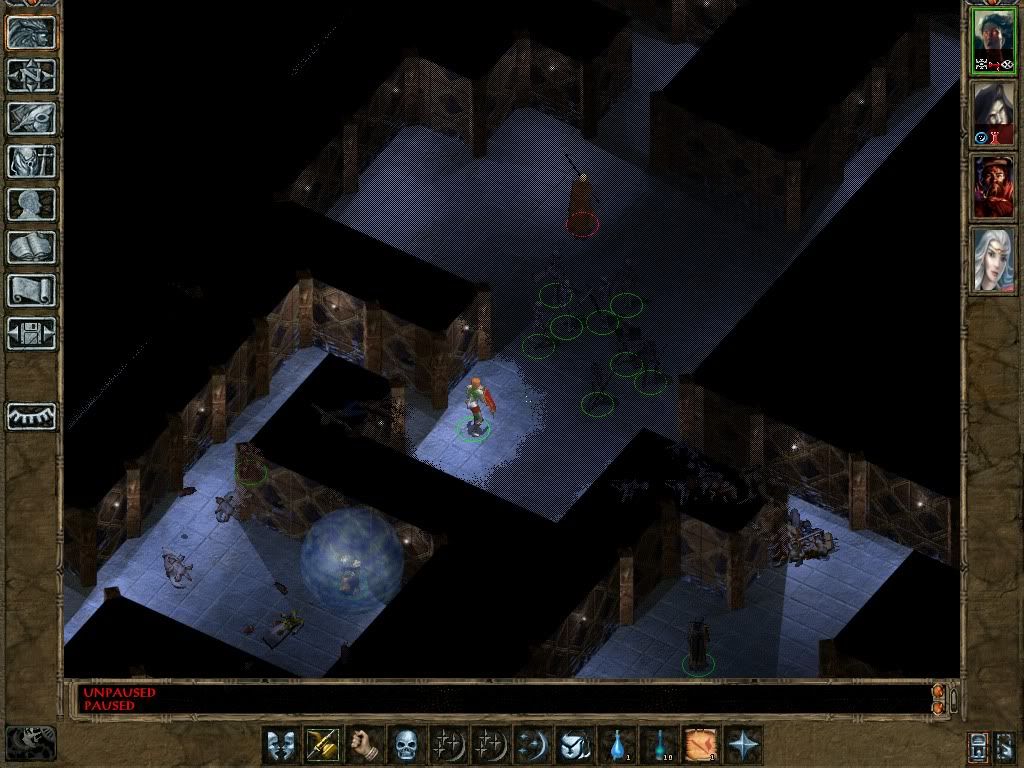Open the priest scroll button
1024x768 pixels.
pos(31,290)
